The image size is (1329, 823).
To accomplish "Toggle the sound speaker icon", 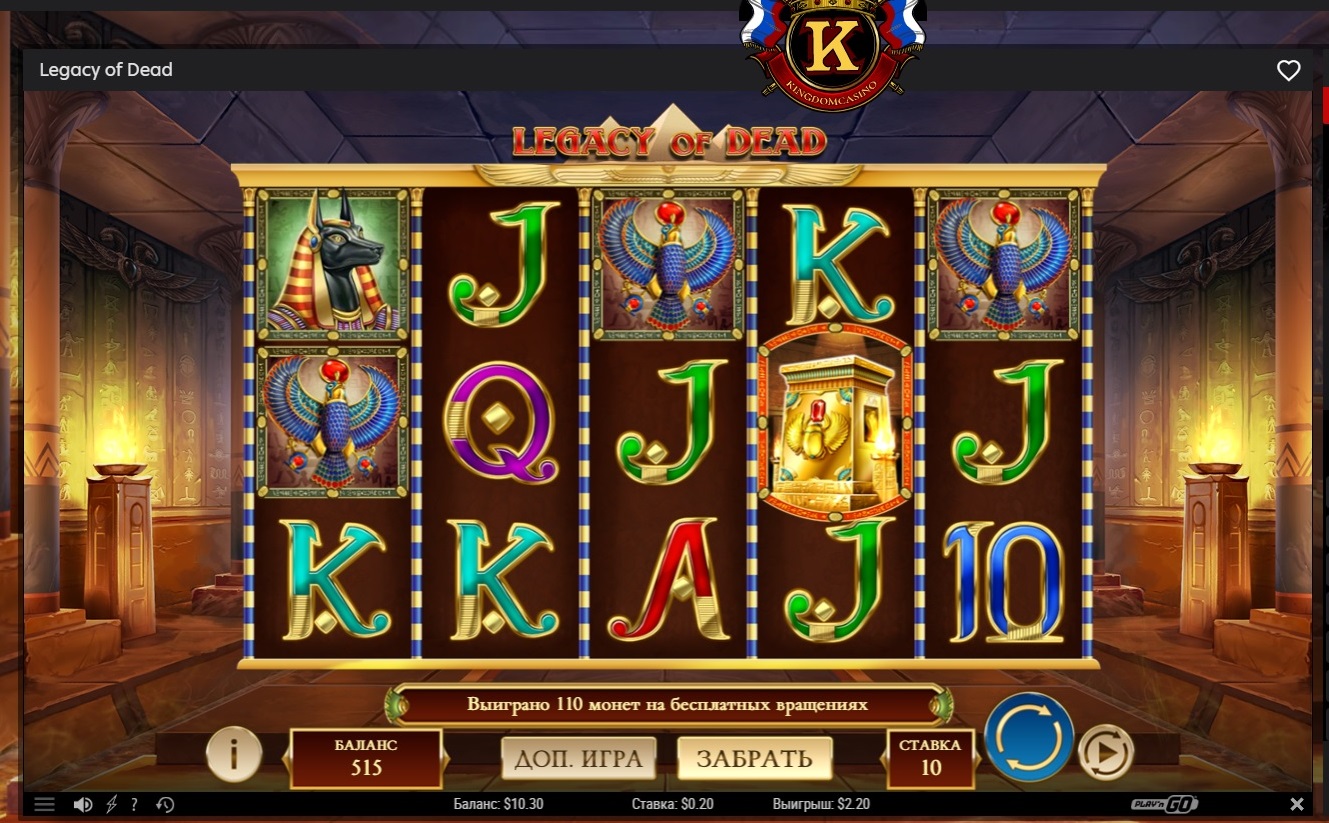I will point(83,804).
